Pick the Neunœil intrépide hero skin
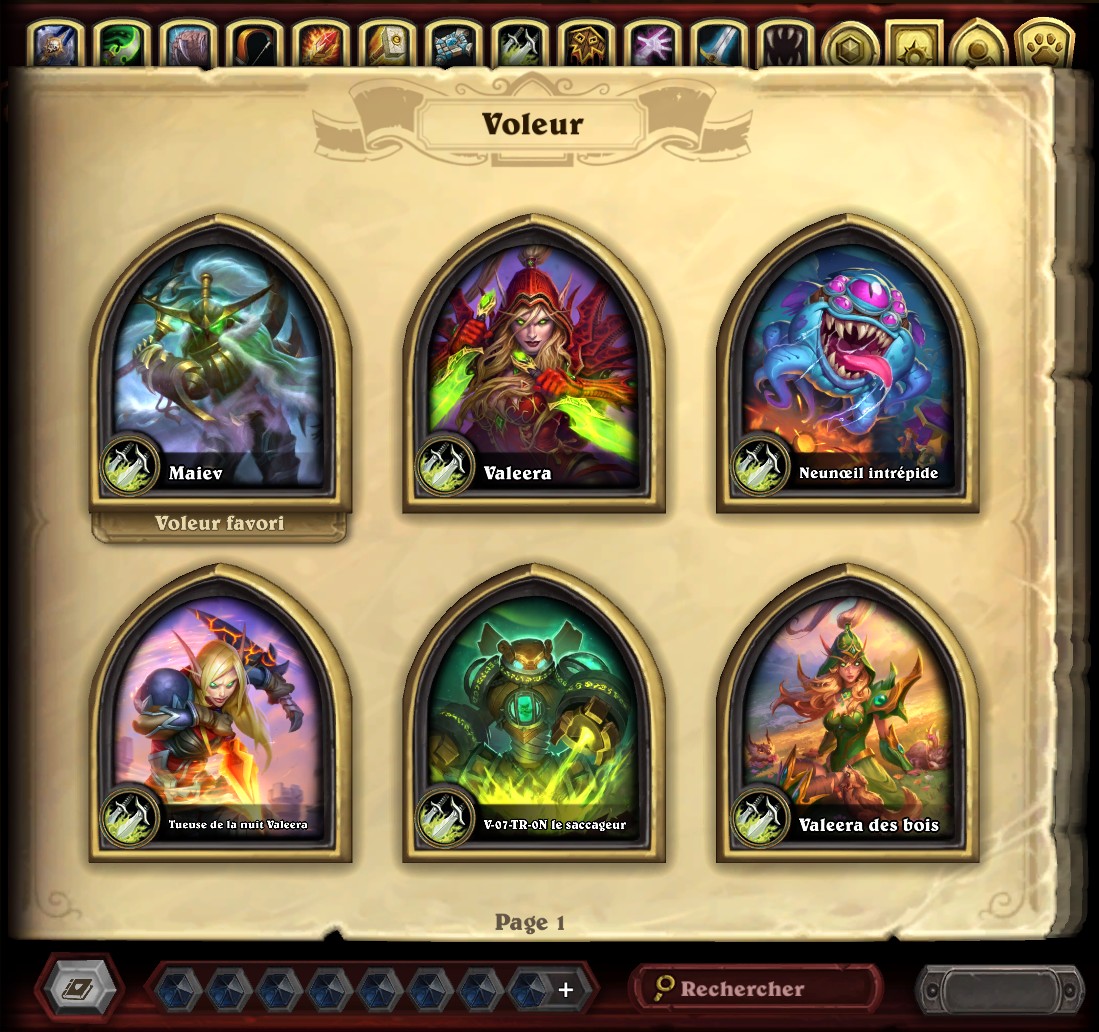The image size is (1099, 1032). (x=847, y=365)
